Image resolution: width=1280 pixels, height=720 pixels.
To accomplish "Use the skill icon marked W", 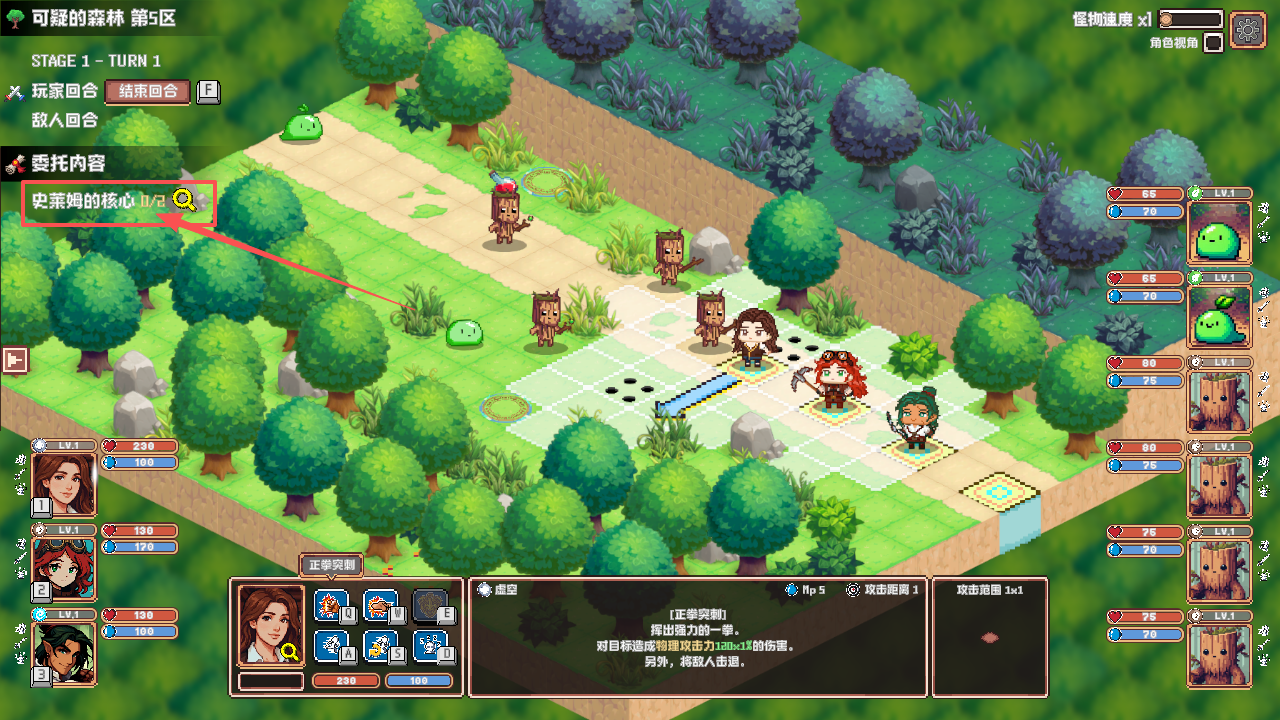I will pos(379,605).
